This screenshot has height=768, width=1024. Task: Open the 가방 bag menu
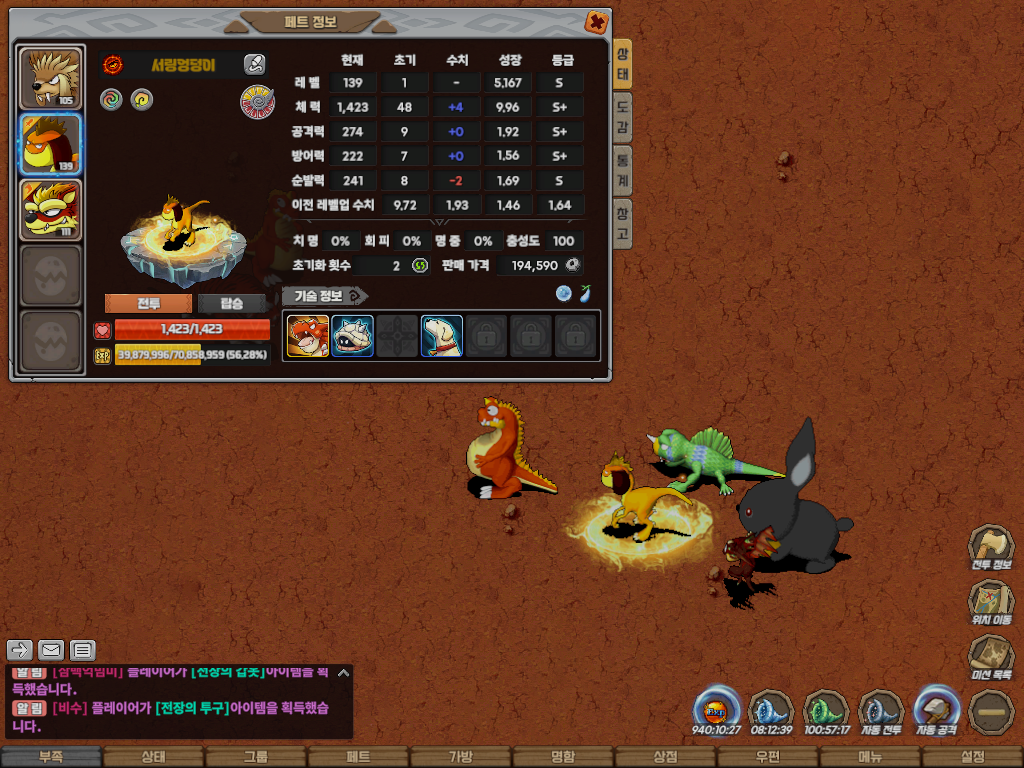click(461, 757)
